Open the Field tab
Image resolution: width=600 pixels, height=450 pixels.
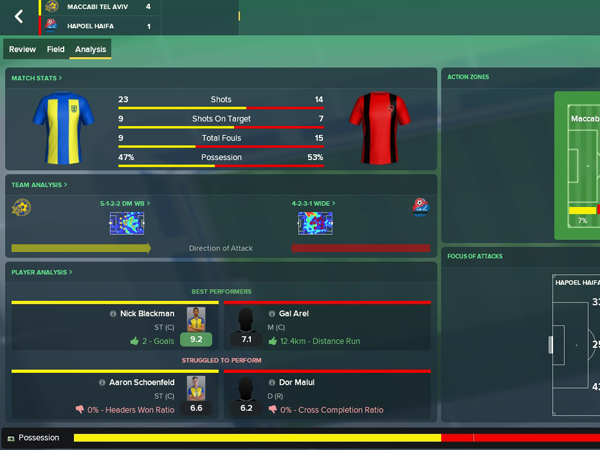coord(56,49)
